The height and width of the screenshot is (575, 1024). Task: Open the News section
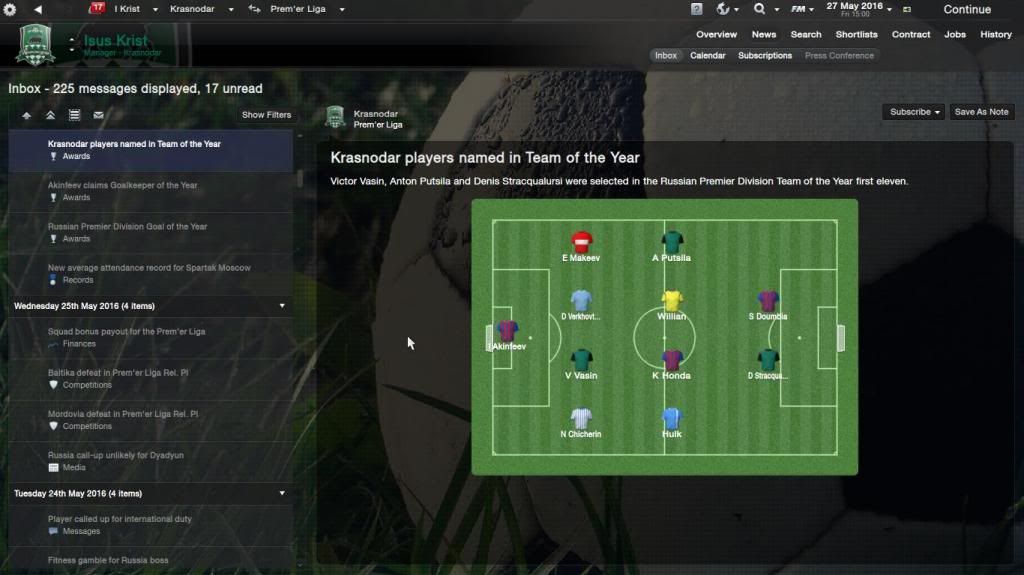tap(764, 35)
